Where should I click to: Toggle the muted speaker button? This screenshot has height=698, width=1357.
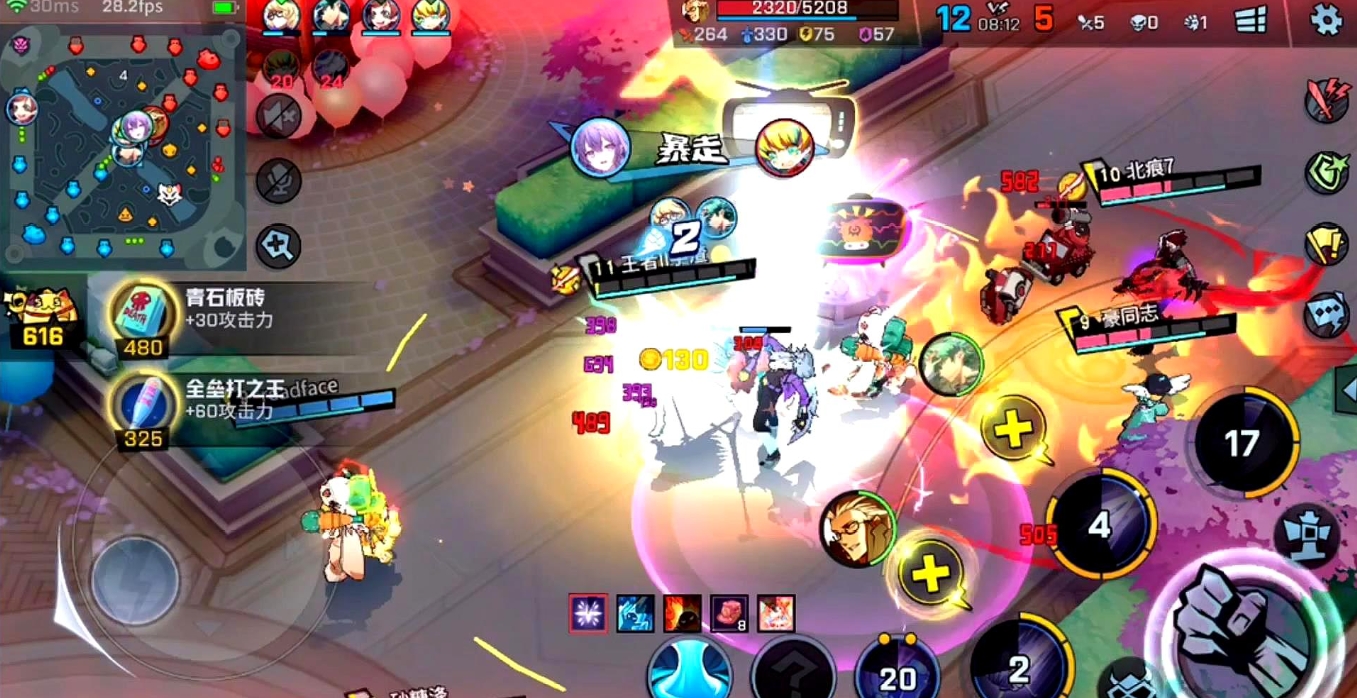(x=278, y=116)
